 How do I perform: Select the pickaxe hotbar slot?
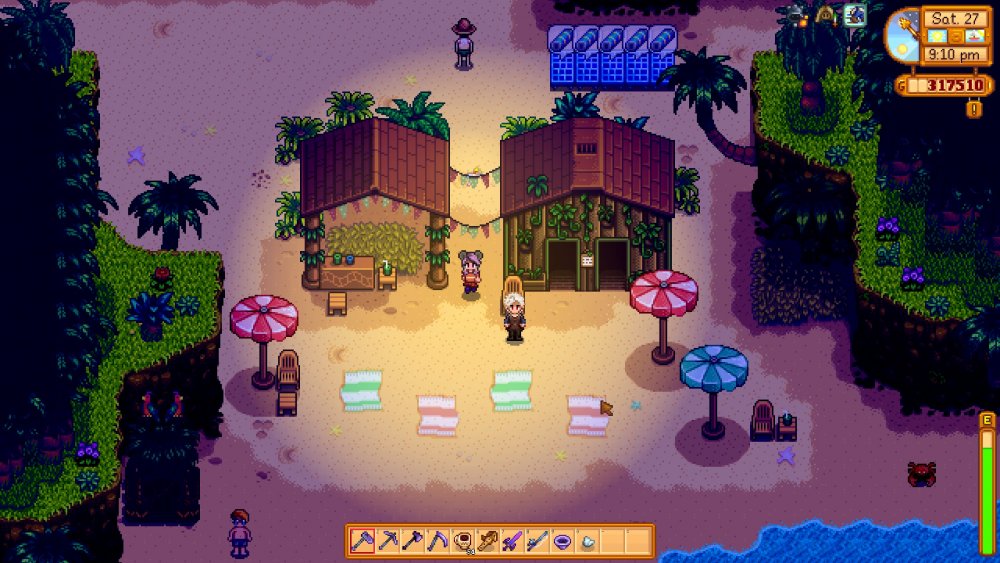(x=387, y=541)
